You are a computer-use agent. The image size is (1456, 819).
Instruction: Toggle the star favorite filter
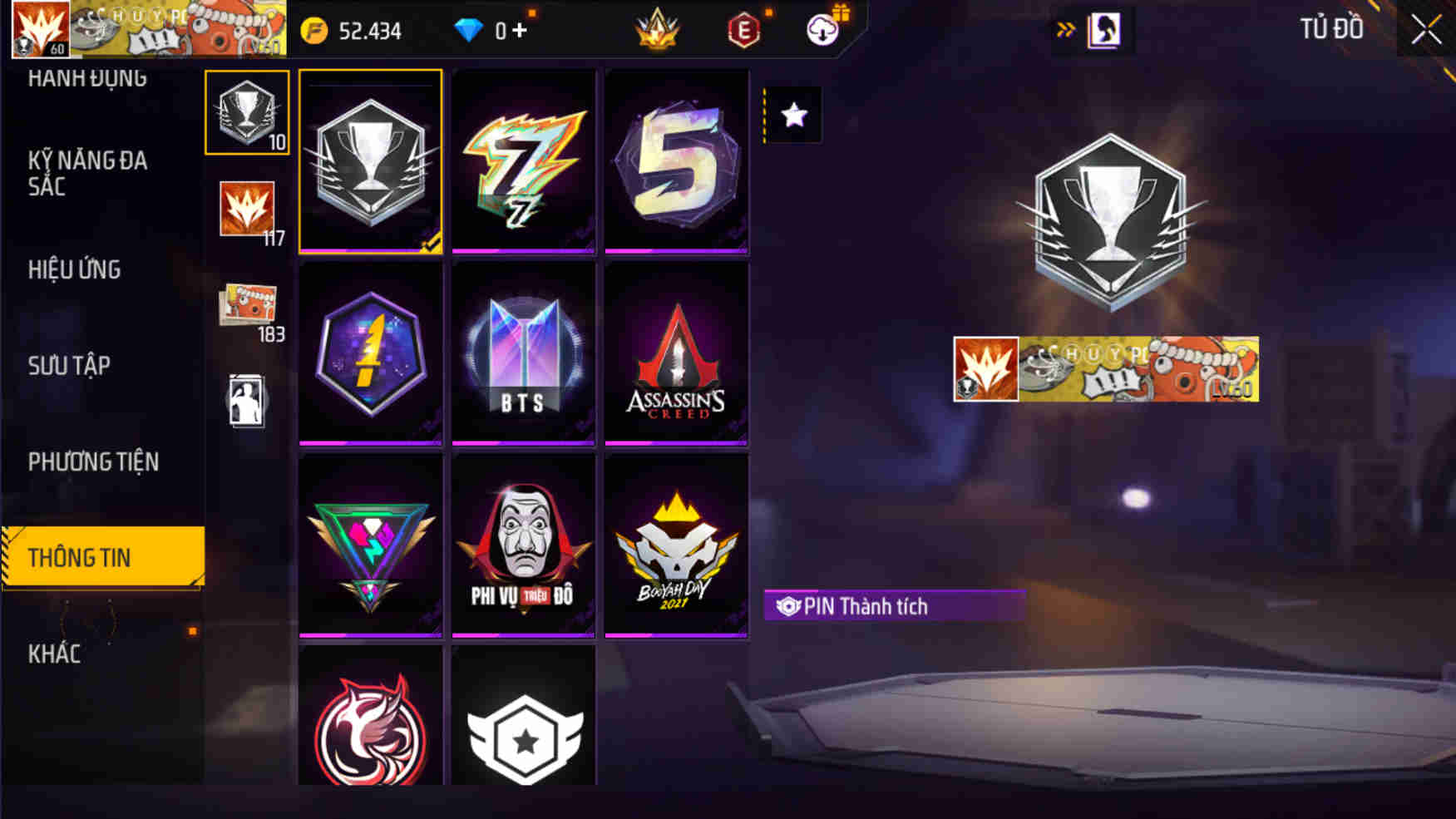pos(792,116)
